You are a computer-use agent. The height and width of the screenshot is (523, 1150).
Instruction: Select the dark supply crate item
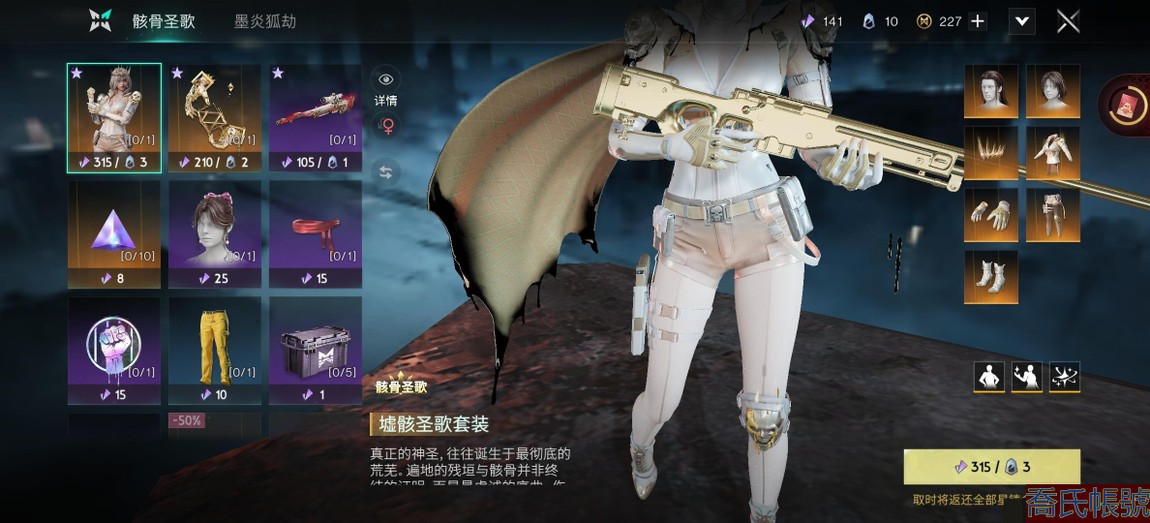point(315,350)
